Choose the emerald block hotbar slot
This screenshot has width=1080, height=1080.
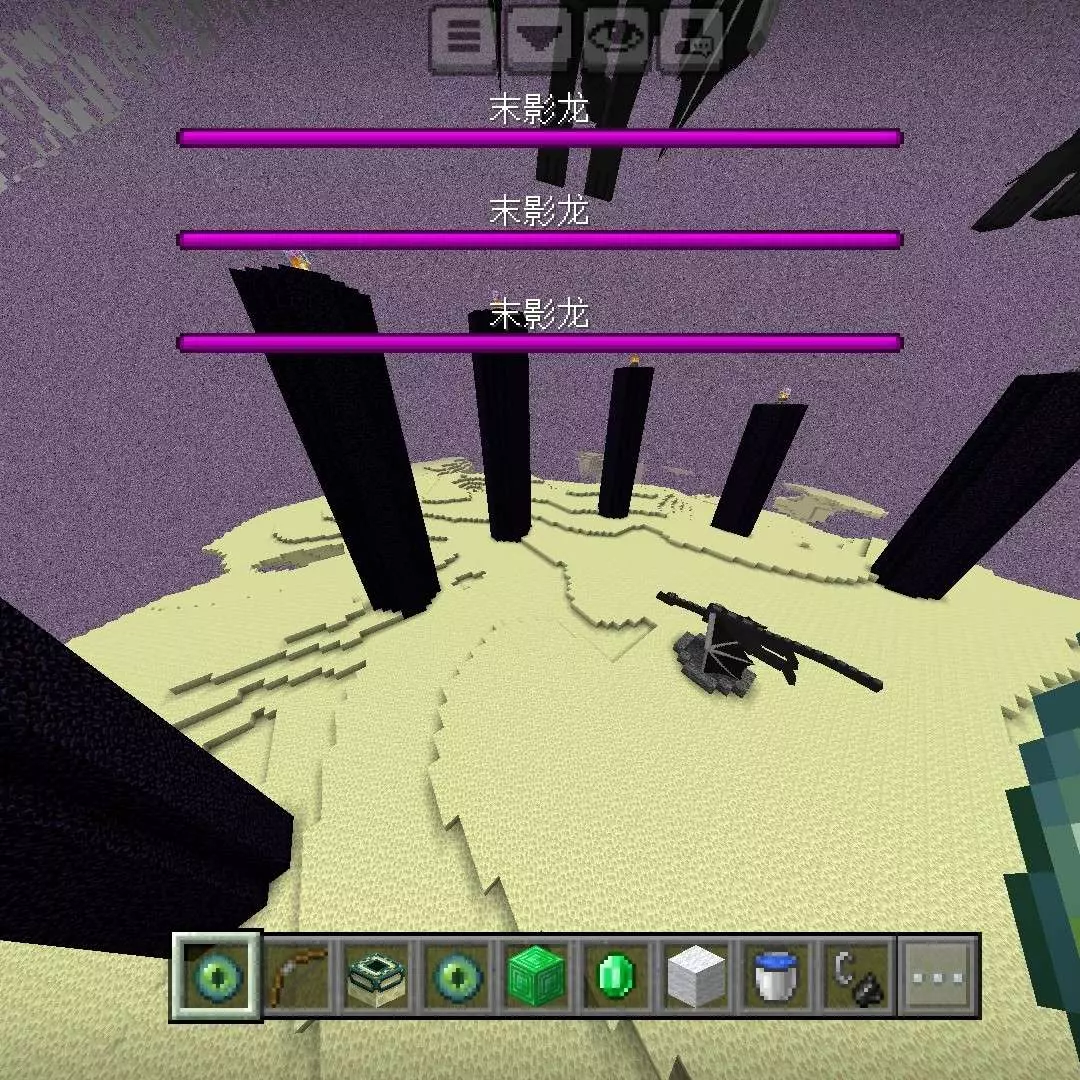pos(537,975)
